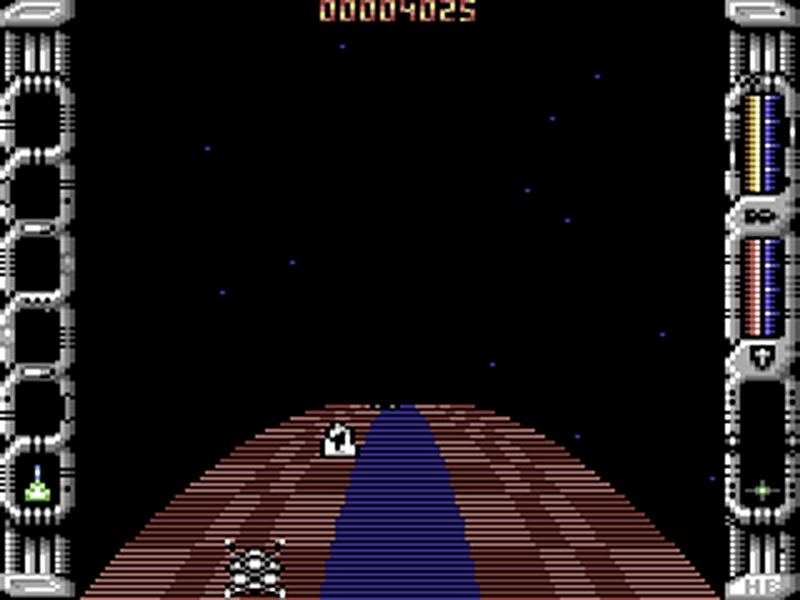The image size is (800, 600).
Task: Select the green ship weapon slot
Action: coord(37,486)
